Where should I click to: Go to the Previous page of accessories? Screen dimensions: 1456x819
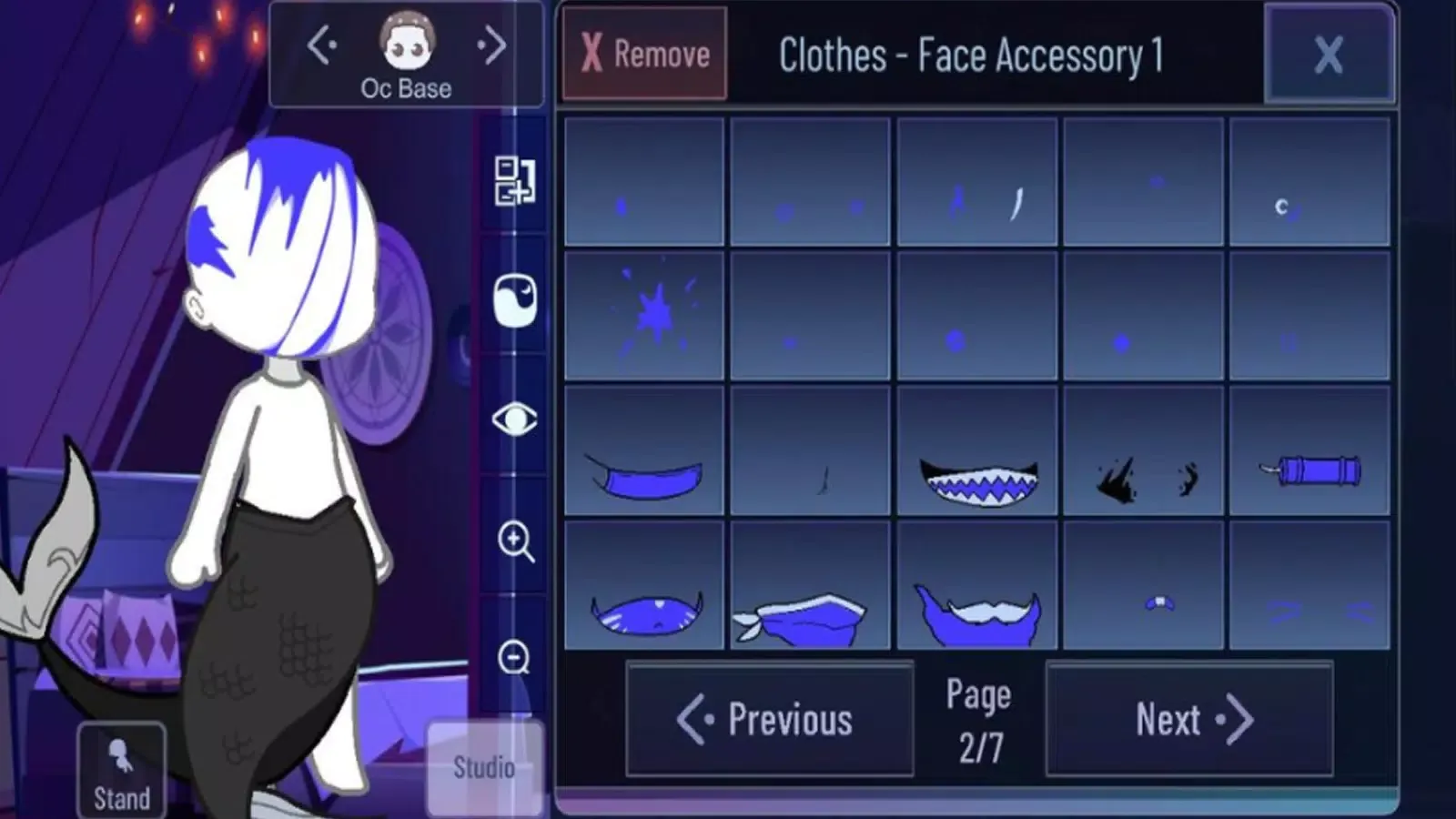point(769,719)
